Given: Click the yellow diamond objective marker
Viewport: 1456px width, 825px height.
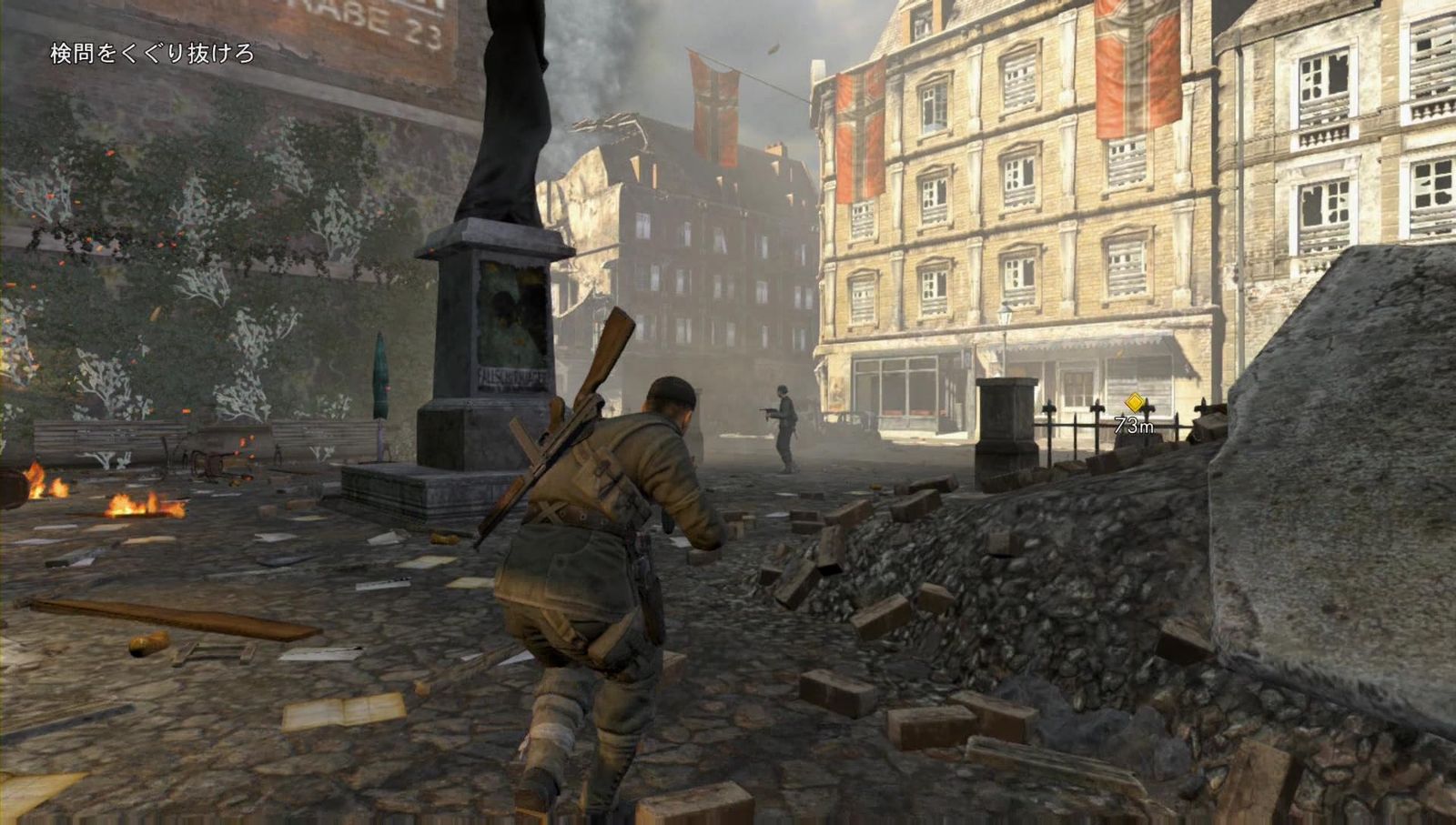Looking at the screenshot, I should [1136, 400].
